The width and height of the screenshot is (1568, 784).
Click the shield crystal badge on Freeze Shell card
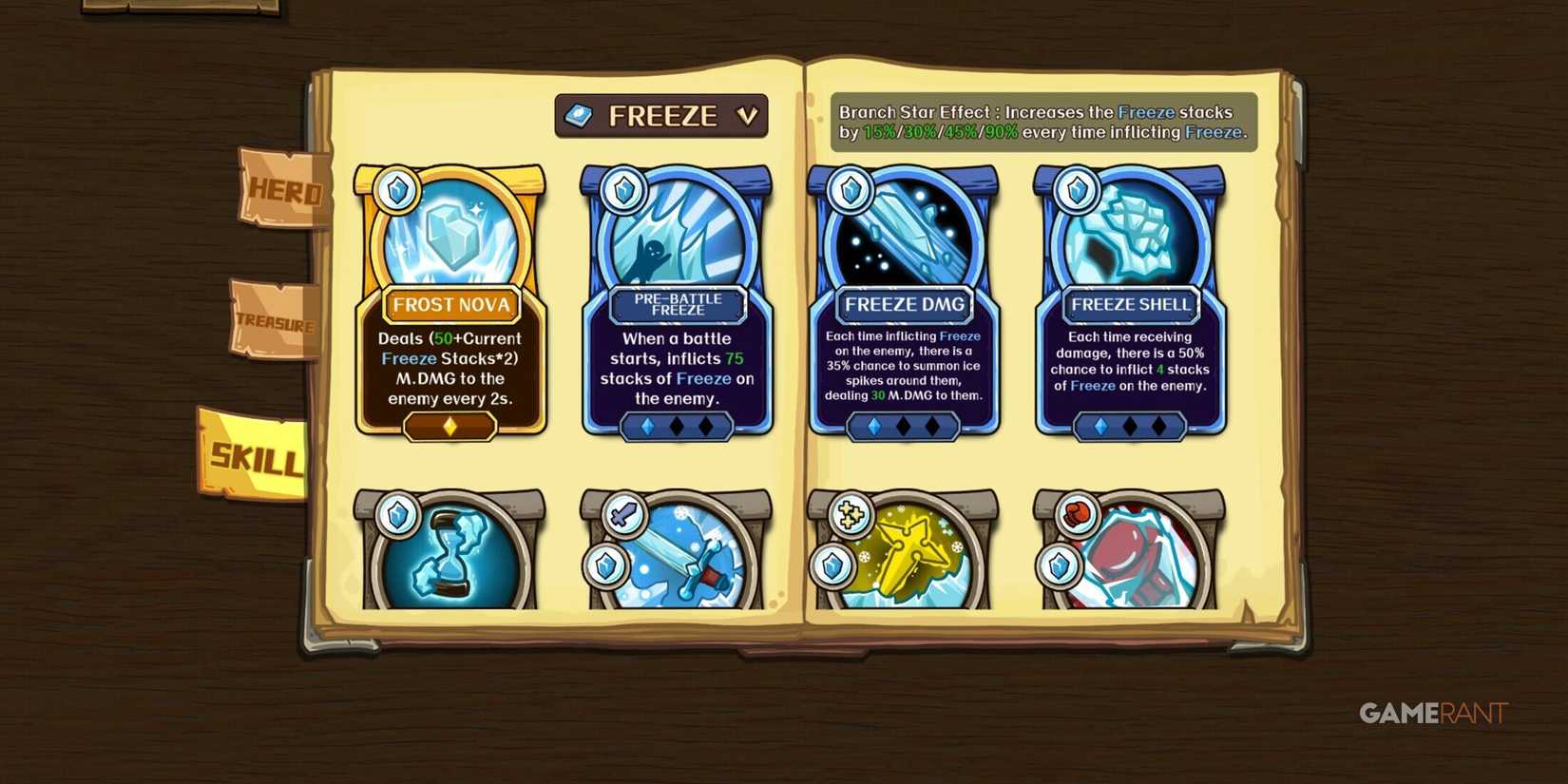[x=1076, y=189]
